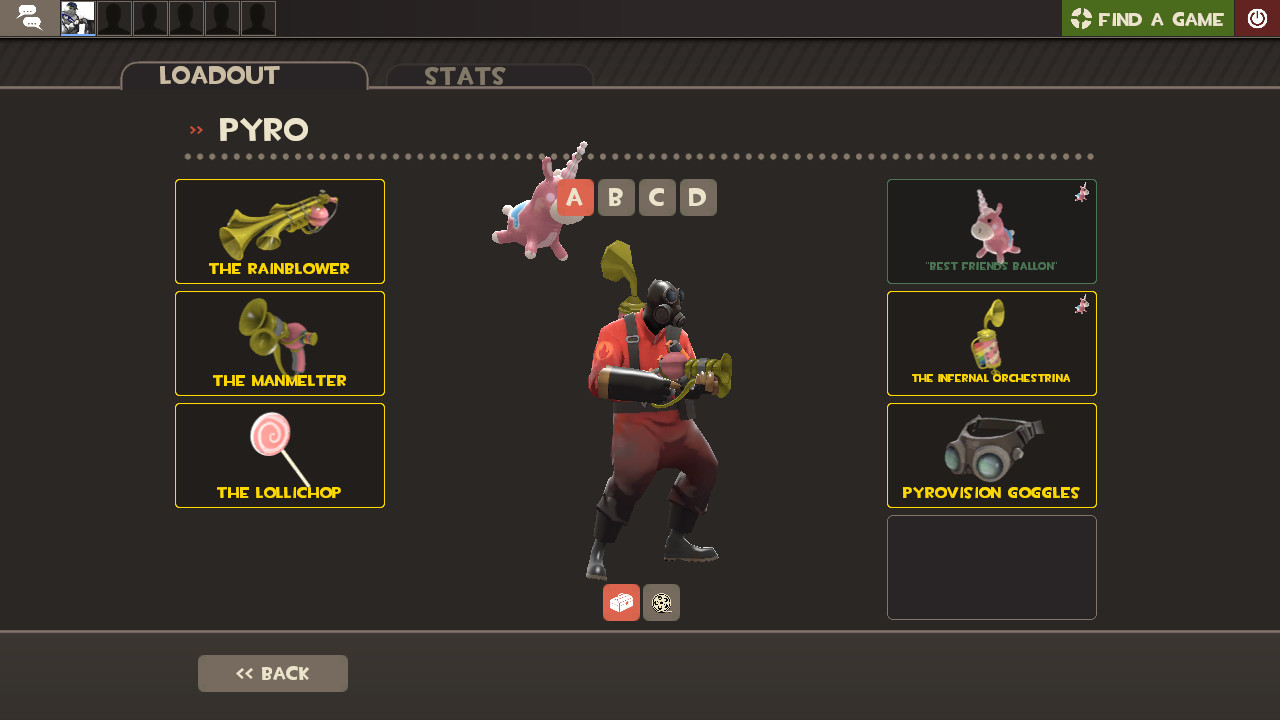Image resolution: width=1280 pixels, height=720 pixels.
Task: Click the LOADOUT tab
Action: tap(218, 75)
